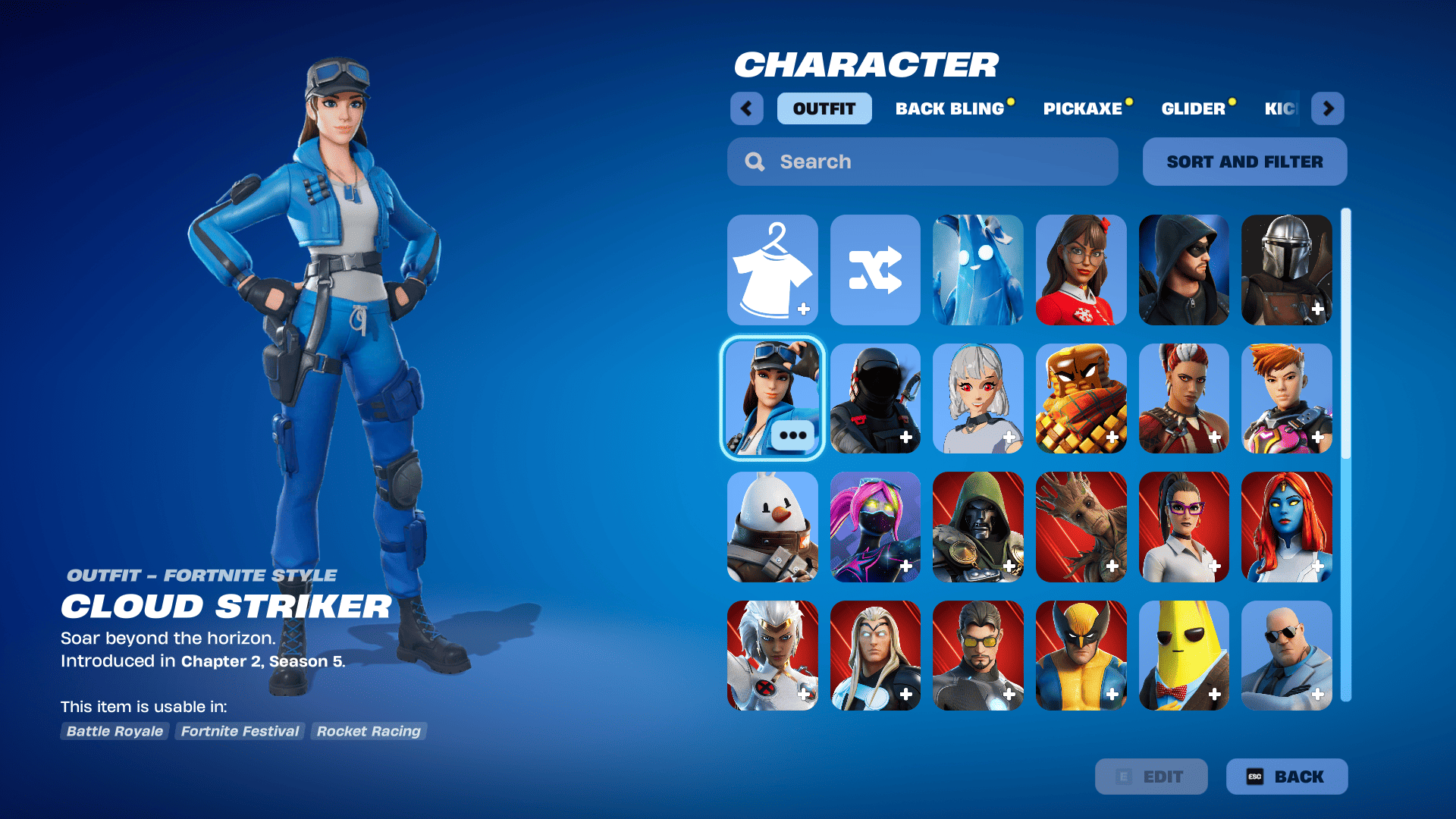1456x819 pixels.
Task: Choose the shuffle random outfit tile
Action: 875,270
